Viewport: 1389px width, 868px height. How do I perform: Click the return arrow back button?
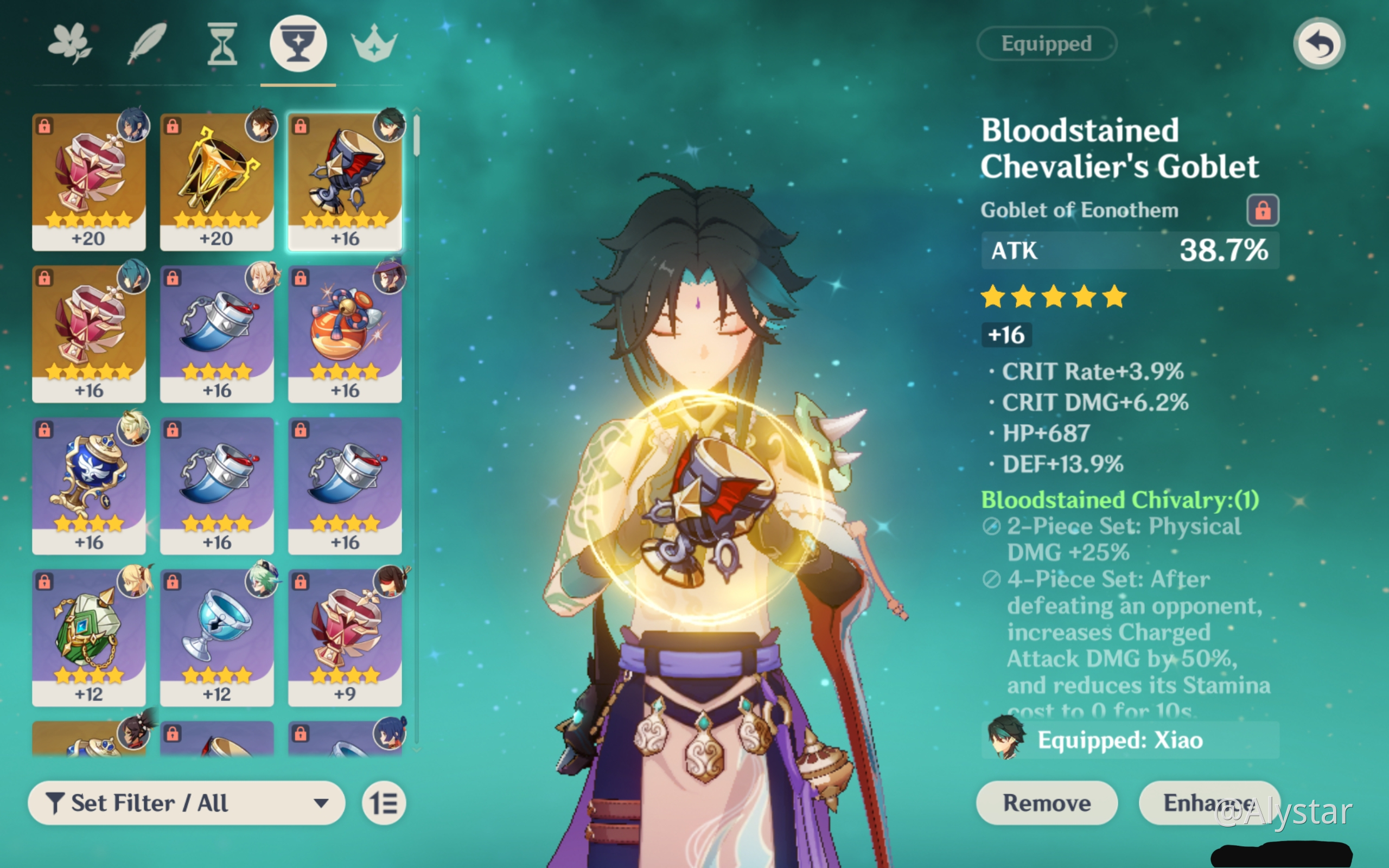click(x=1318, y=43)
